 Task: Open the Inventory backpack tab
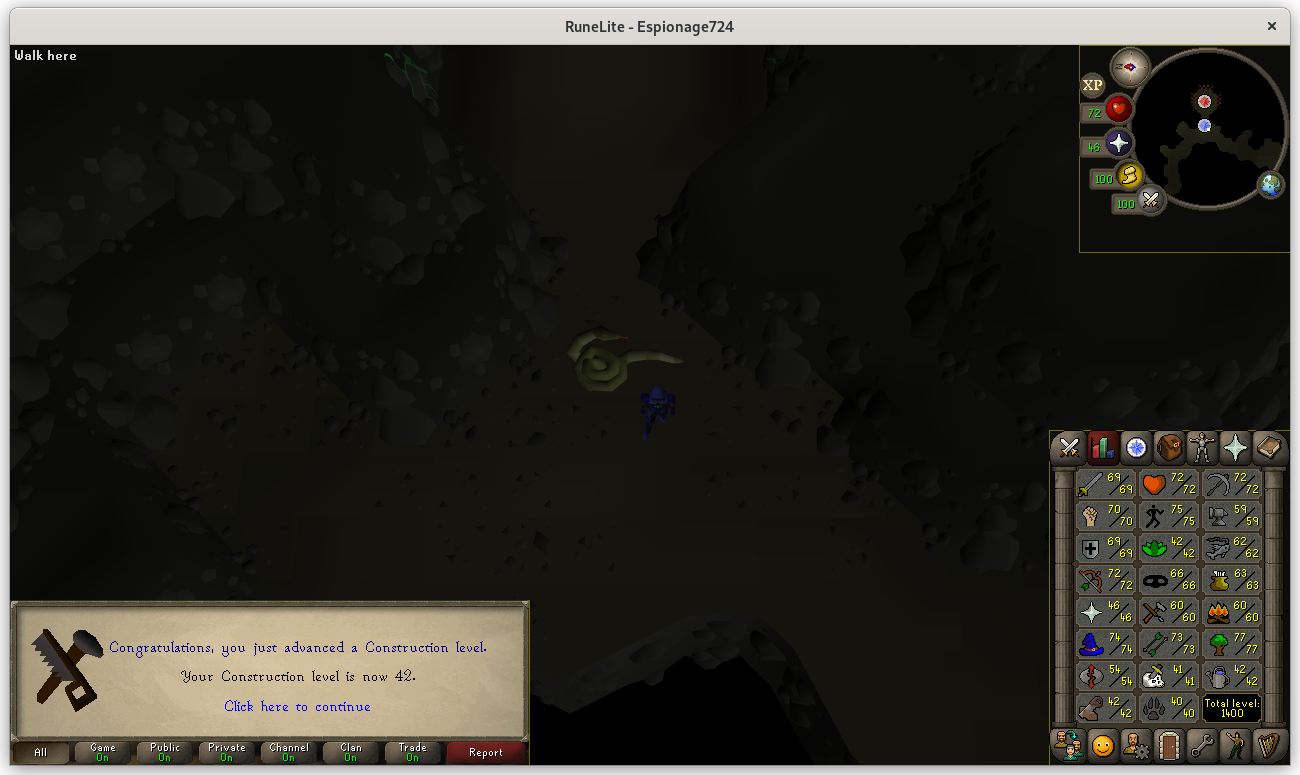coord(1168,447)
